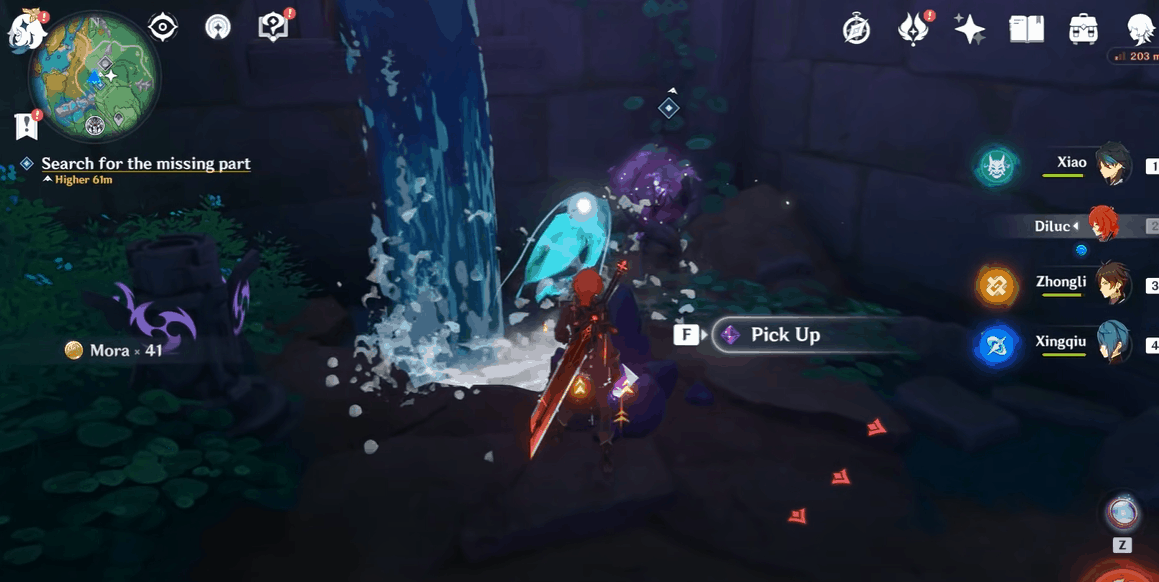The height and width of the screenshot is (582, 1159).
Task: Use the round gadget above the Z label
Action: [x=1122, y=513]
